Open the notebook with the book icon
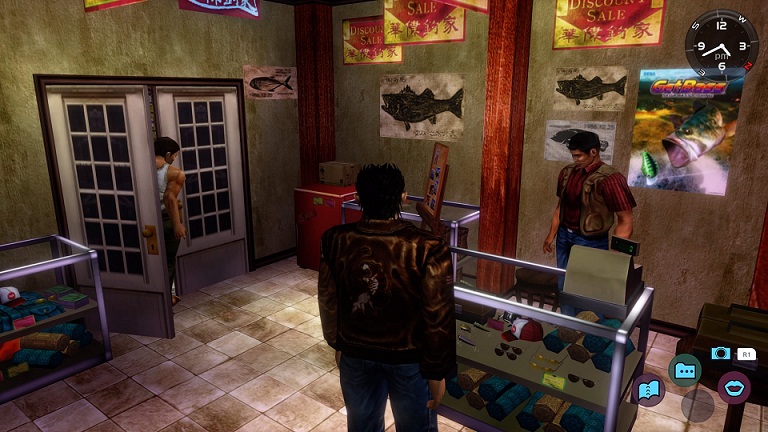 click(x=647, y=388)
